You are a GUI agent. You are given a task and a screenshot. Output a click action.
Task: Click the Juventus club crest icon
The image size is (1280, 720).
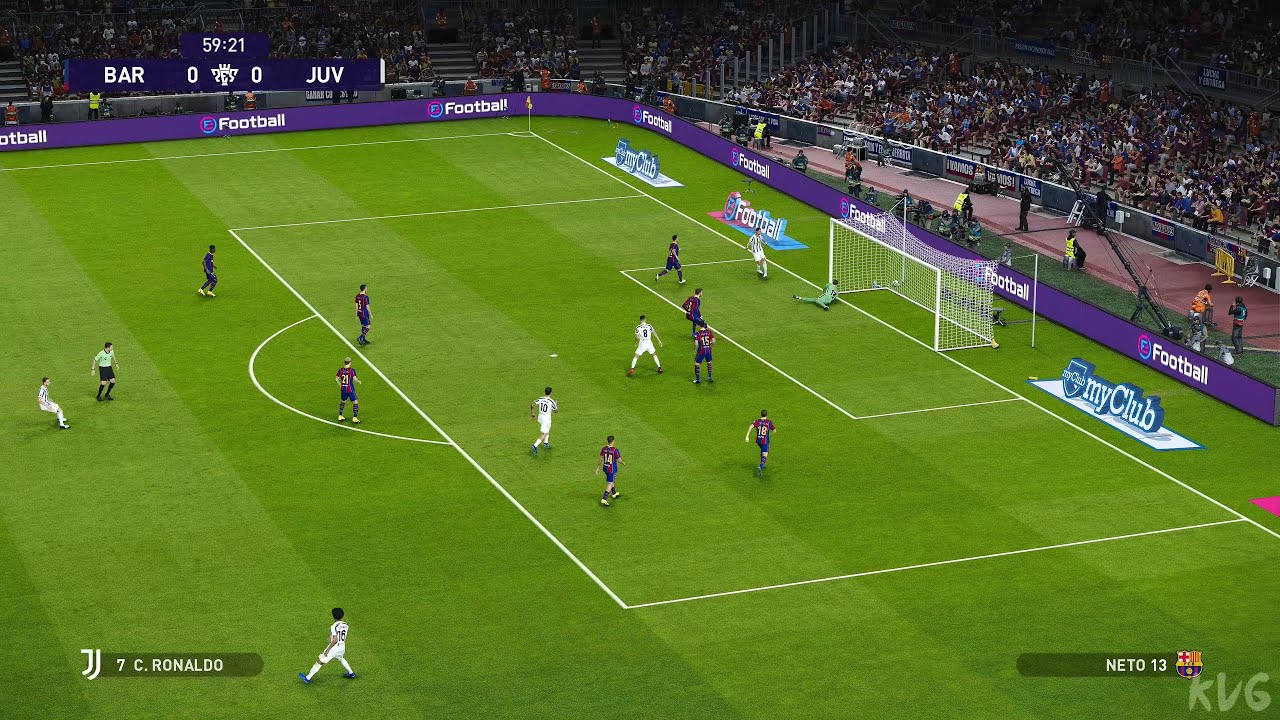tap(90, 661)
